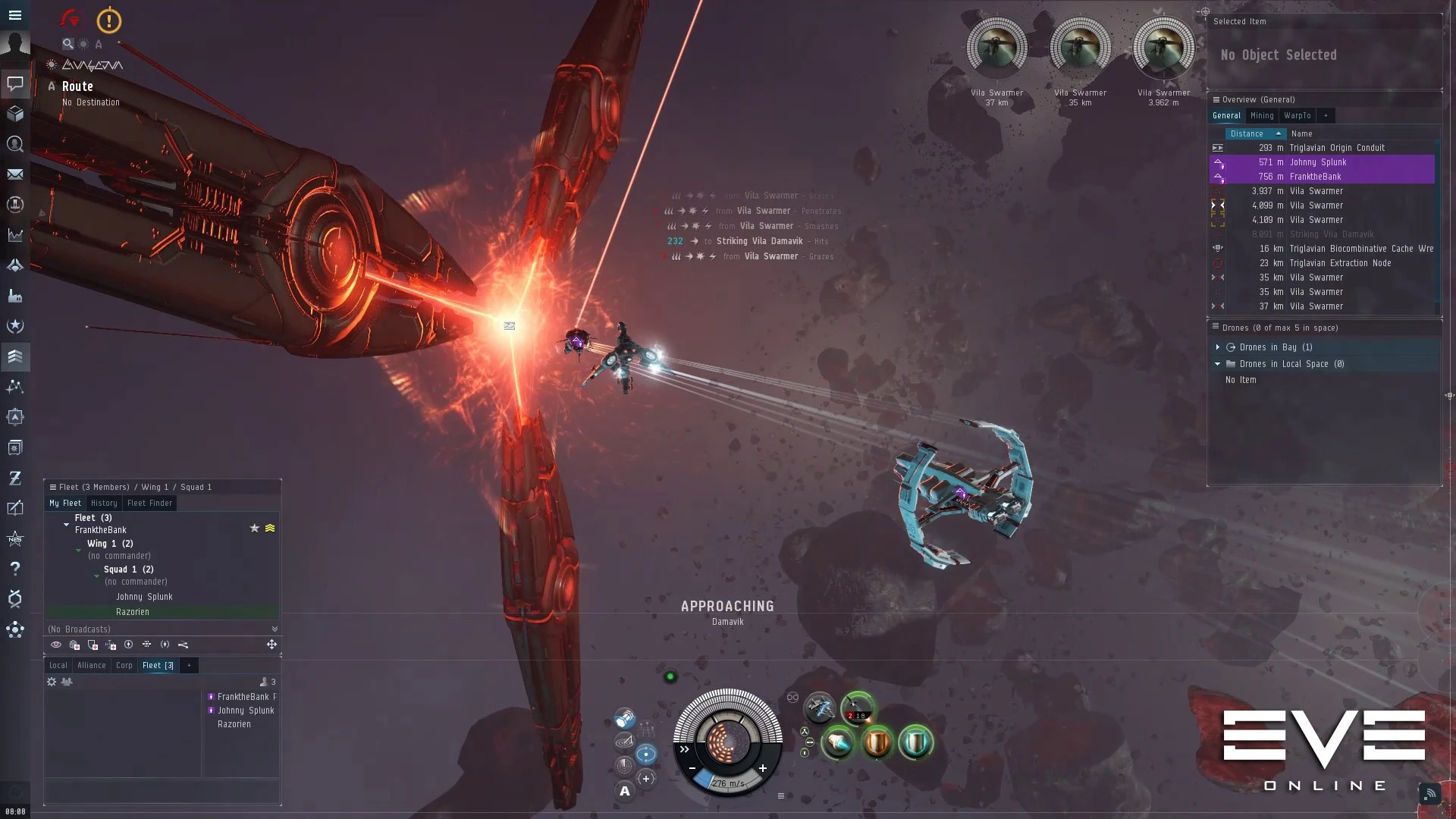Open the main hamburger menu
1456x819 pixels.
pos(14,15)
